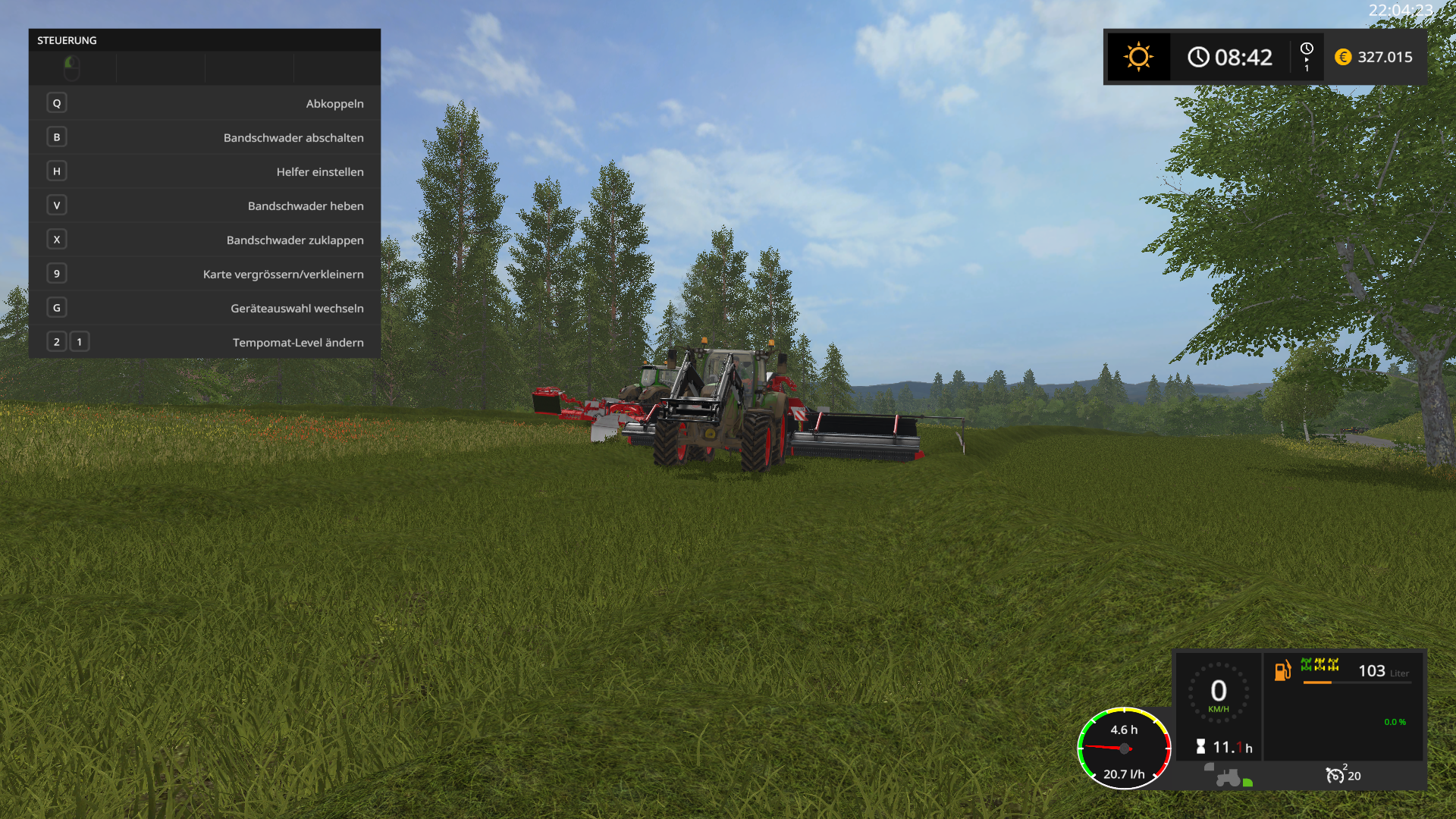1456x819 pixels.
Task: Click the orange fuel pump icon
Action: [1282, 670]
